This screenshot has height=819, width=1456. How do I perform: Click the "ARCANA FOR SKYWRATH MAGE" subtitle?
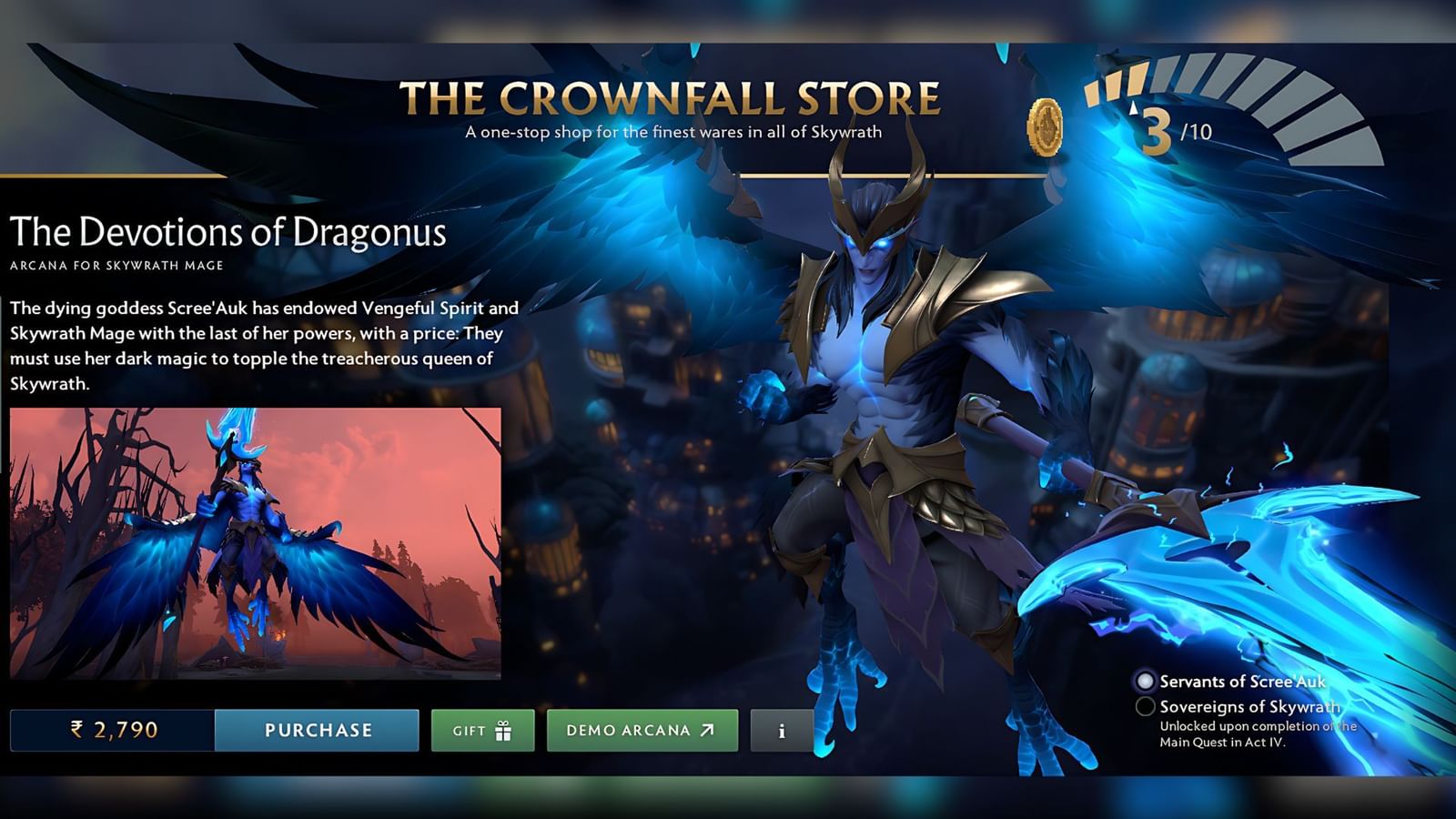(116, 265)
